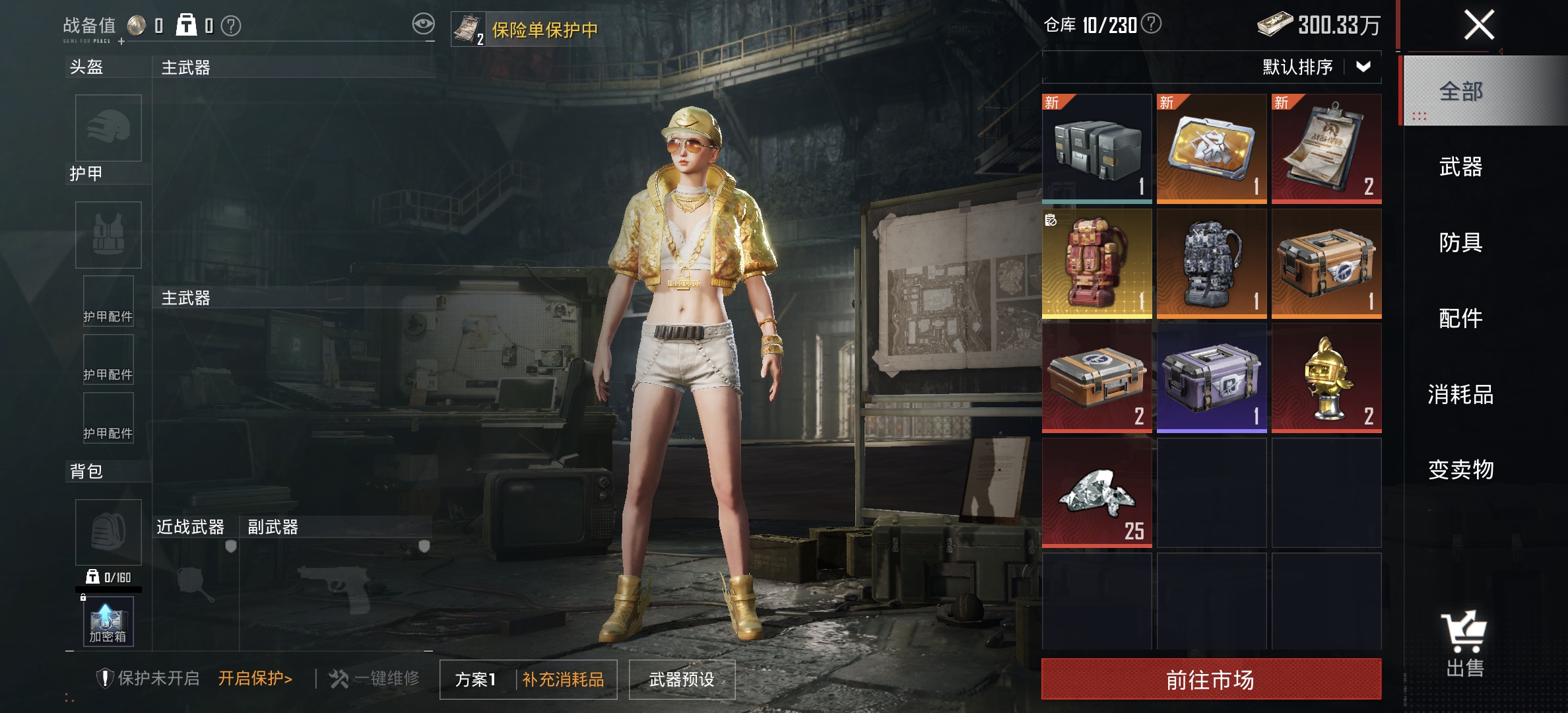Screen dimensions: 1568x713
Task: Select the diamond item stack of 25
Action: pos(1097,492)
